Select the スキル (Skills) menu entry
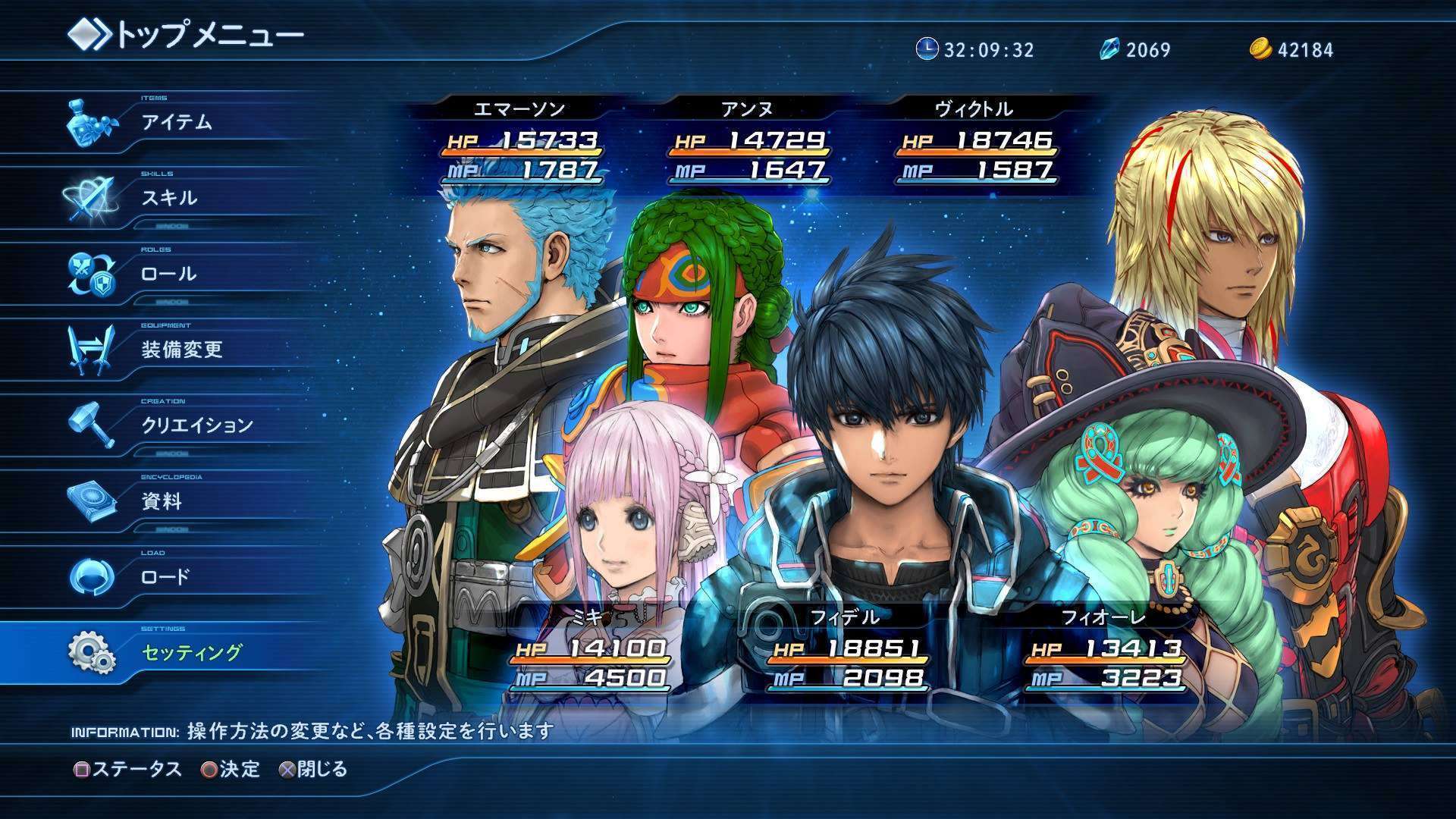 pyautogui.click(x=169, y=198)
